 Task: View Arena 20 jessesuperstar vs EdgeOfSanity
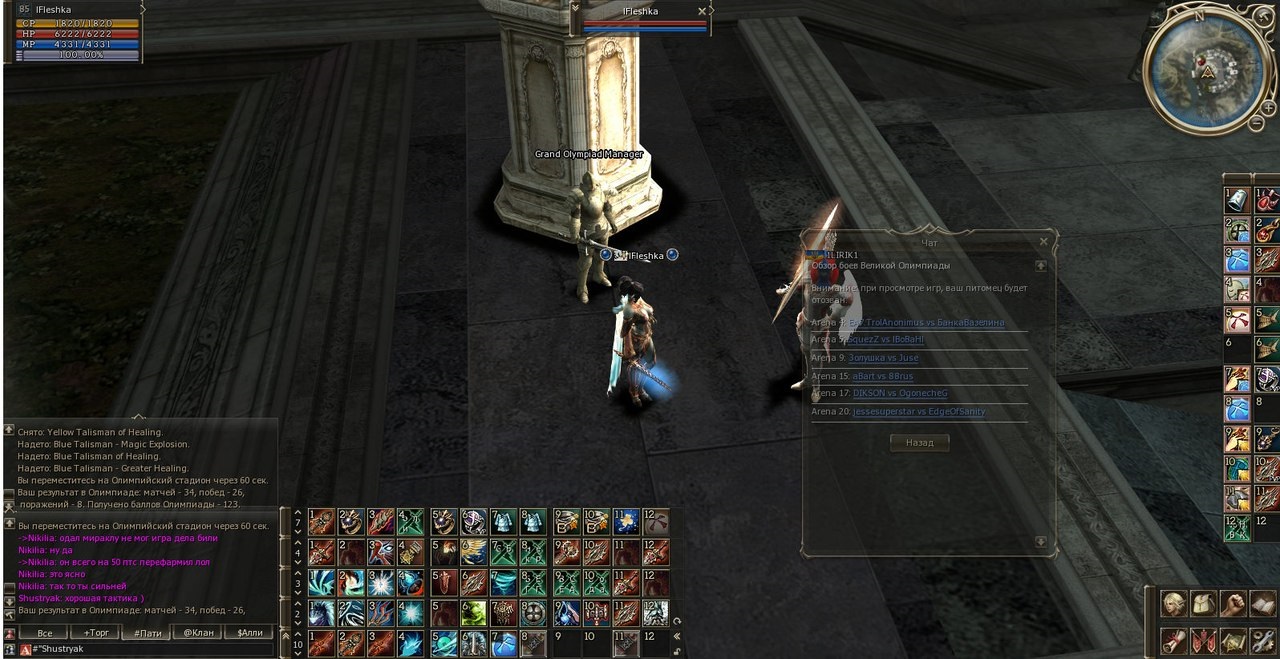coord(918,411)
